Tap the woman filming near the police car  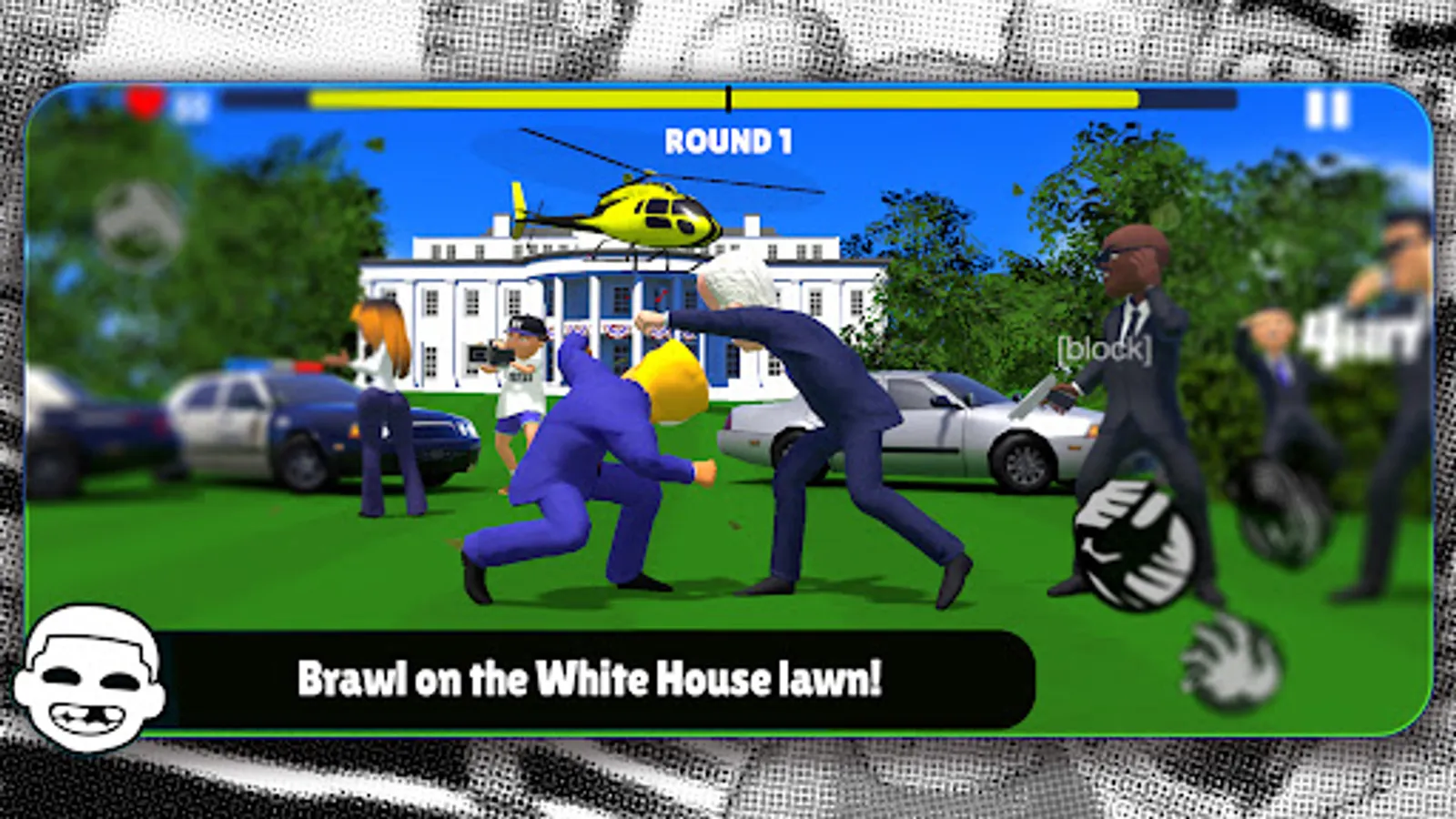point(382,391)
